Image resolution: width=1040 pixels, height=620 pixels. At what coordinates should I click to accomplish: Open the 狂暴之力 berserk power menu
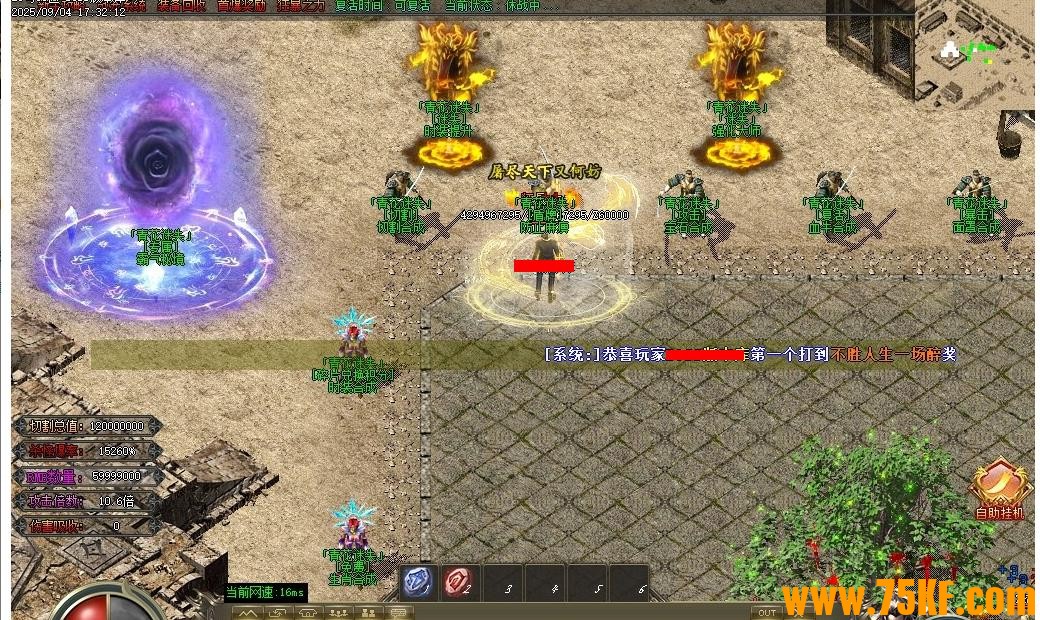[301, 5]
